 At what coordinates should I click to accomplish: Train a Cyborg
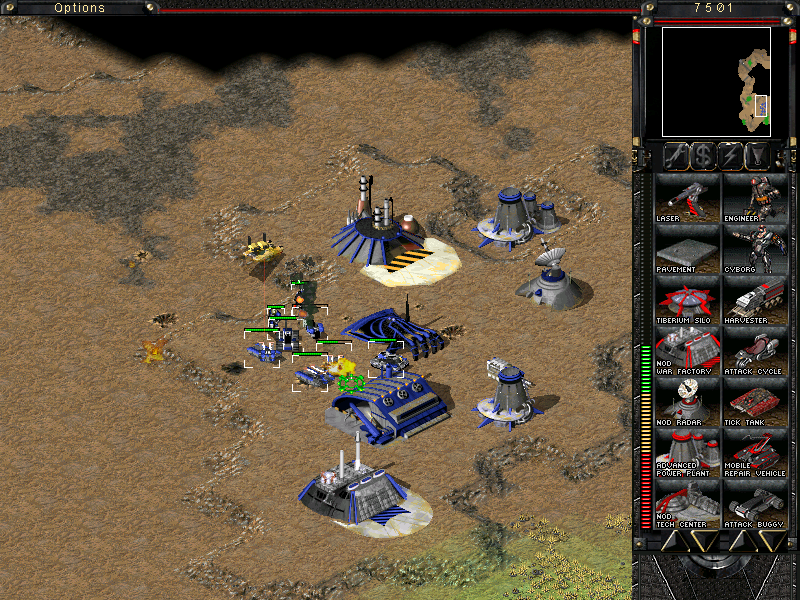[755, 250]
